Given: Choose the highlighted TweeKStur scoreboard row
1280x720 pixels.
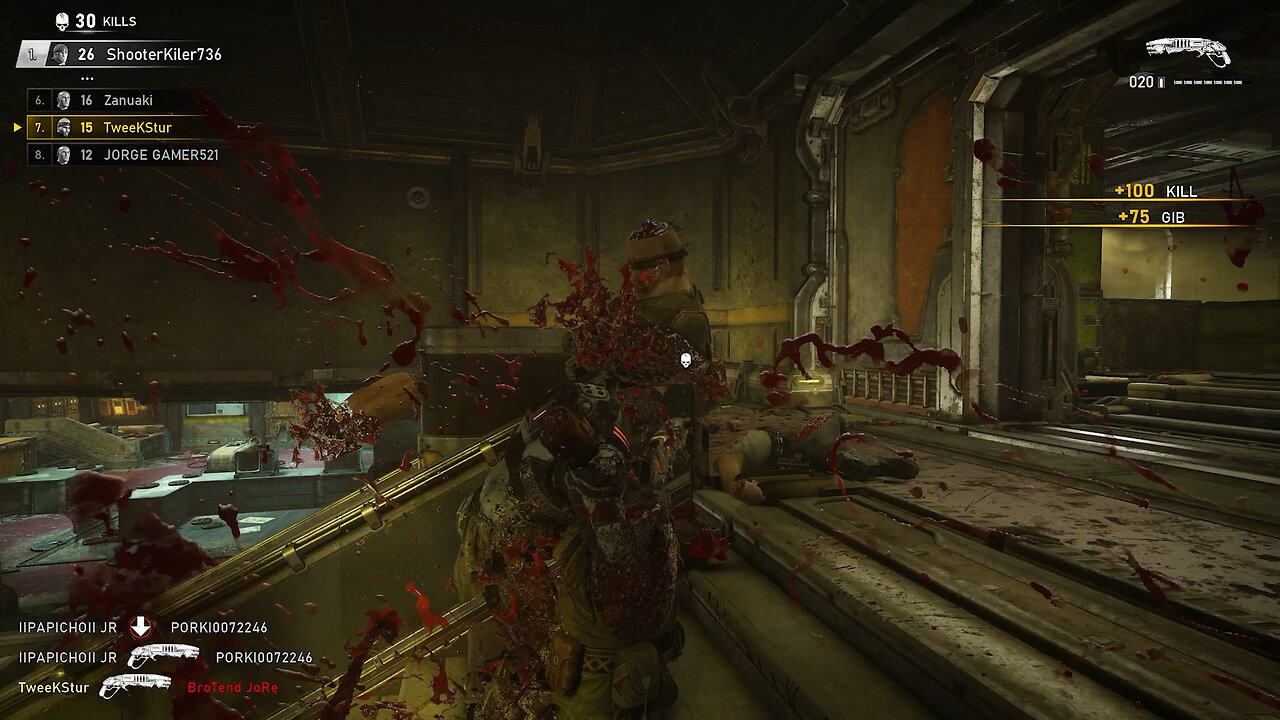Looking at the screenshot, I should pos(105,127).
